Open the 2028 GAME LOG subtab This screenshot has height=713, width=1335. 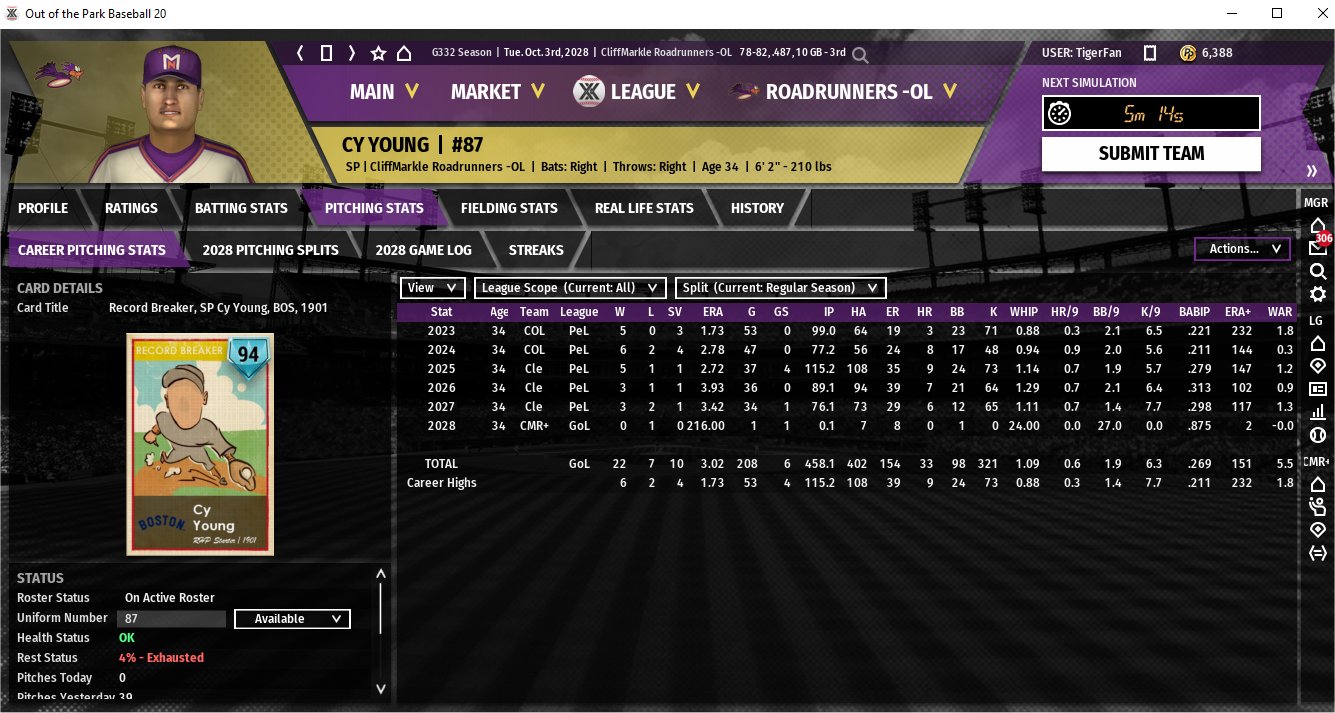(423, 250)
